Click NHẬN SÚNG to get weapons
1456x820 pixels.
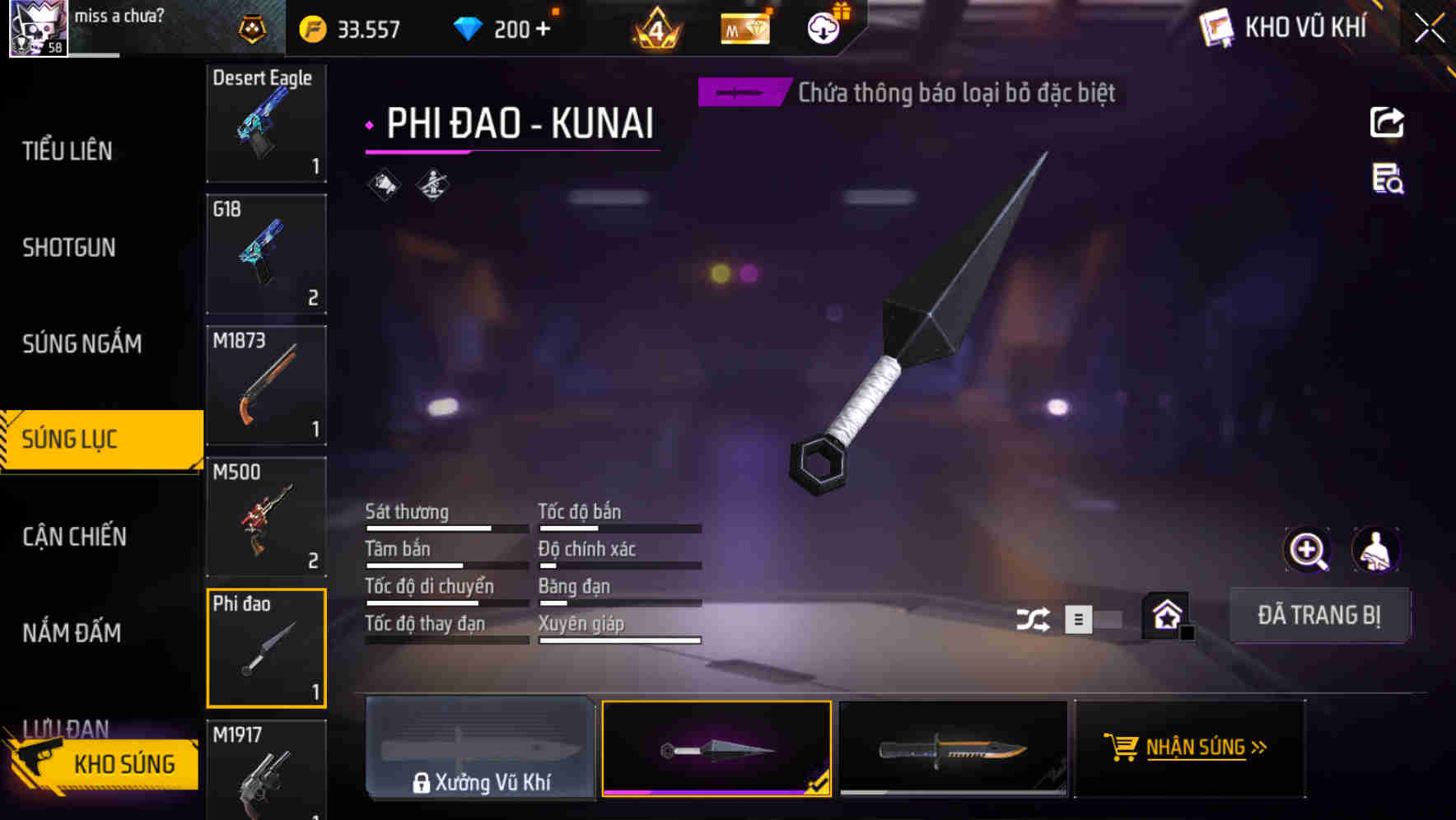[x=1188, y=748]
